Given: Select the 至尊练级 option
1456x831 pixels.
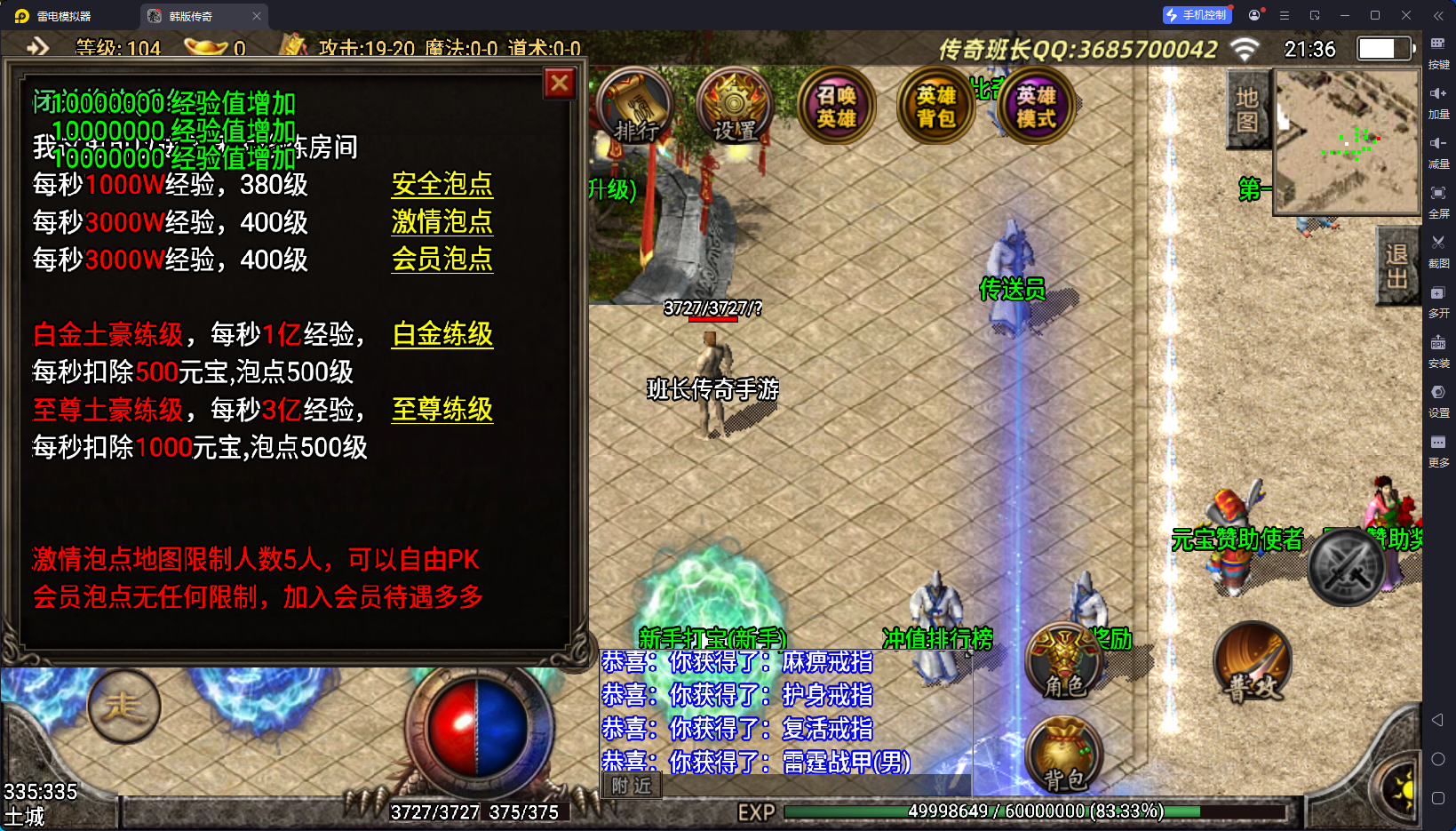Looking at the screenshot, I should [x=442, y=410].
